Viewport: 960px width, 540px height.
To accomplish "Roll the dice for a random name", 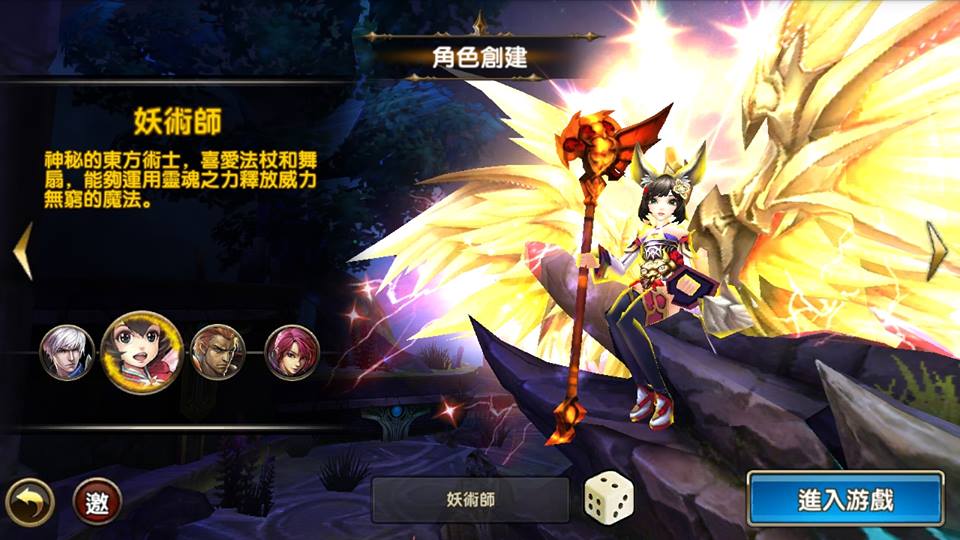I will [608, 498].
